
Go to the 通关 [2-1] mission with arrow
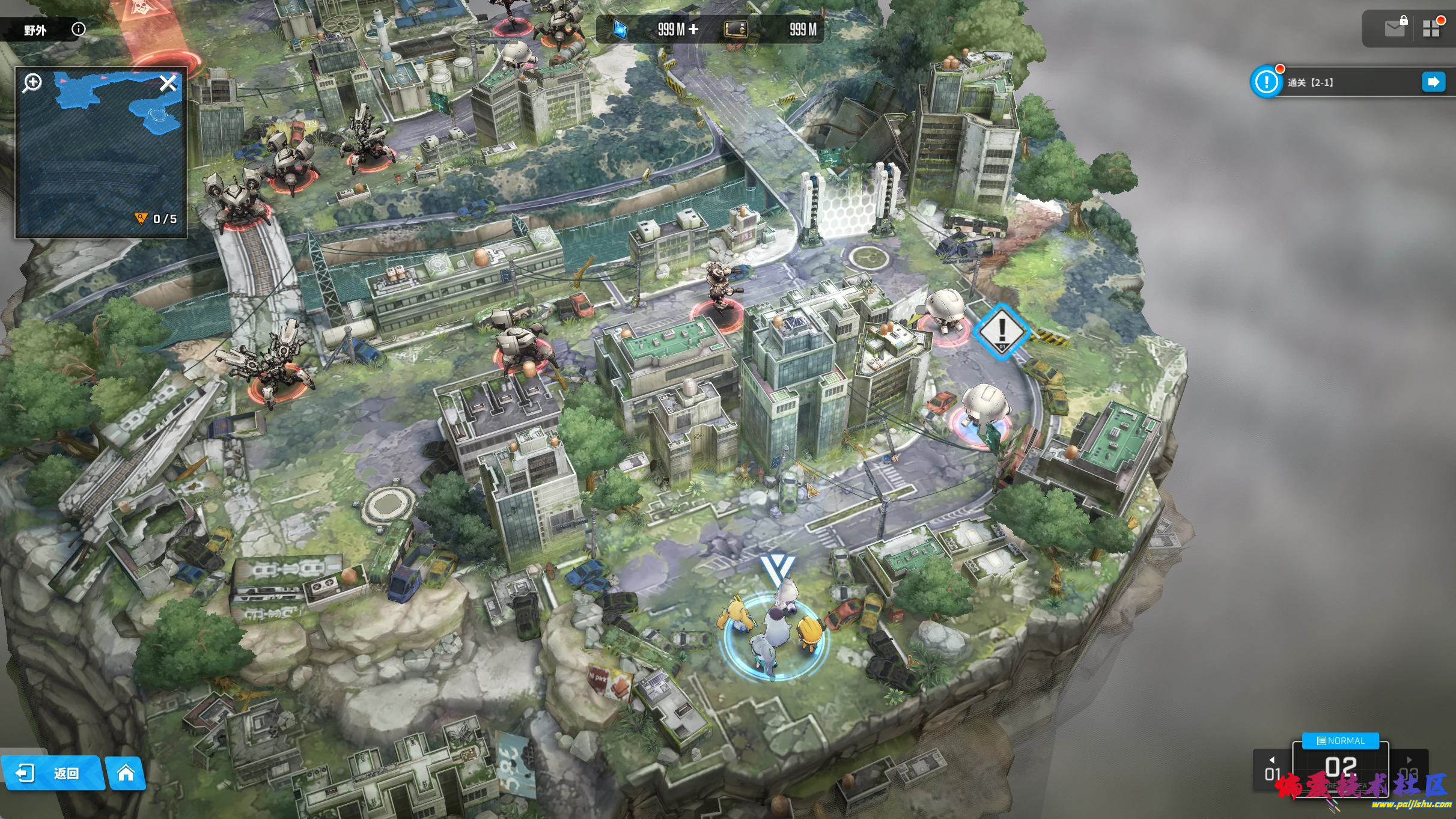tap(1433, 82)
